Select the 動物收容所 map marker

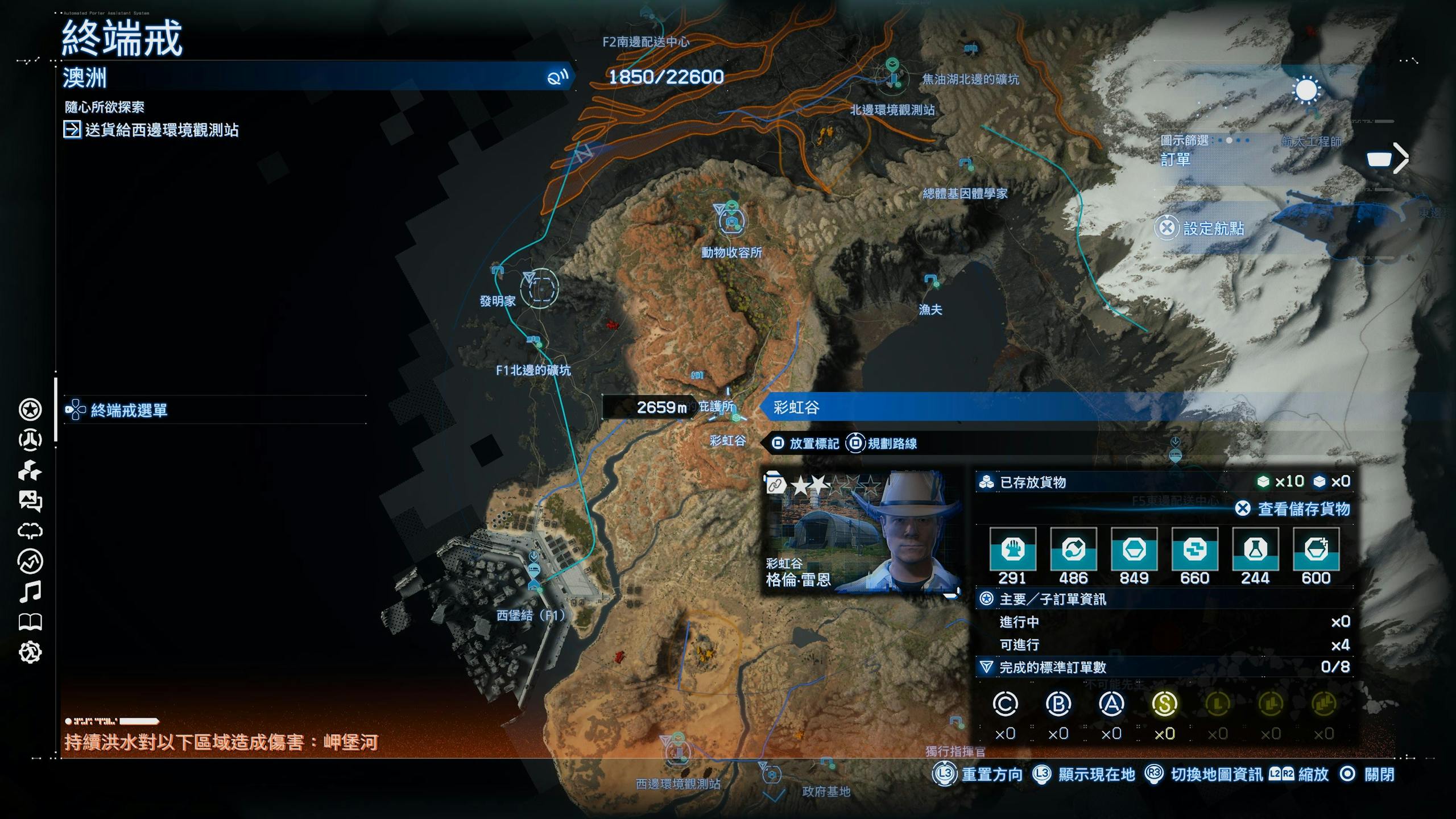[731, 221]
